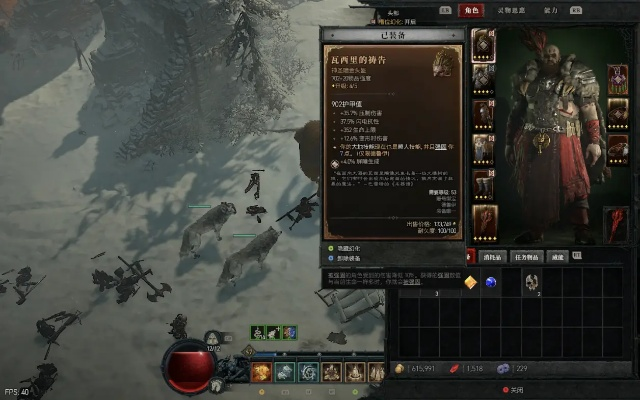Select the blue sapphire orb in inventory
The width and height of the screenshot is (640, 400).
491,283
